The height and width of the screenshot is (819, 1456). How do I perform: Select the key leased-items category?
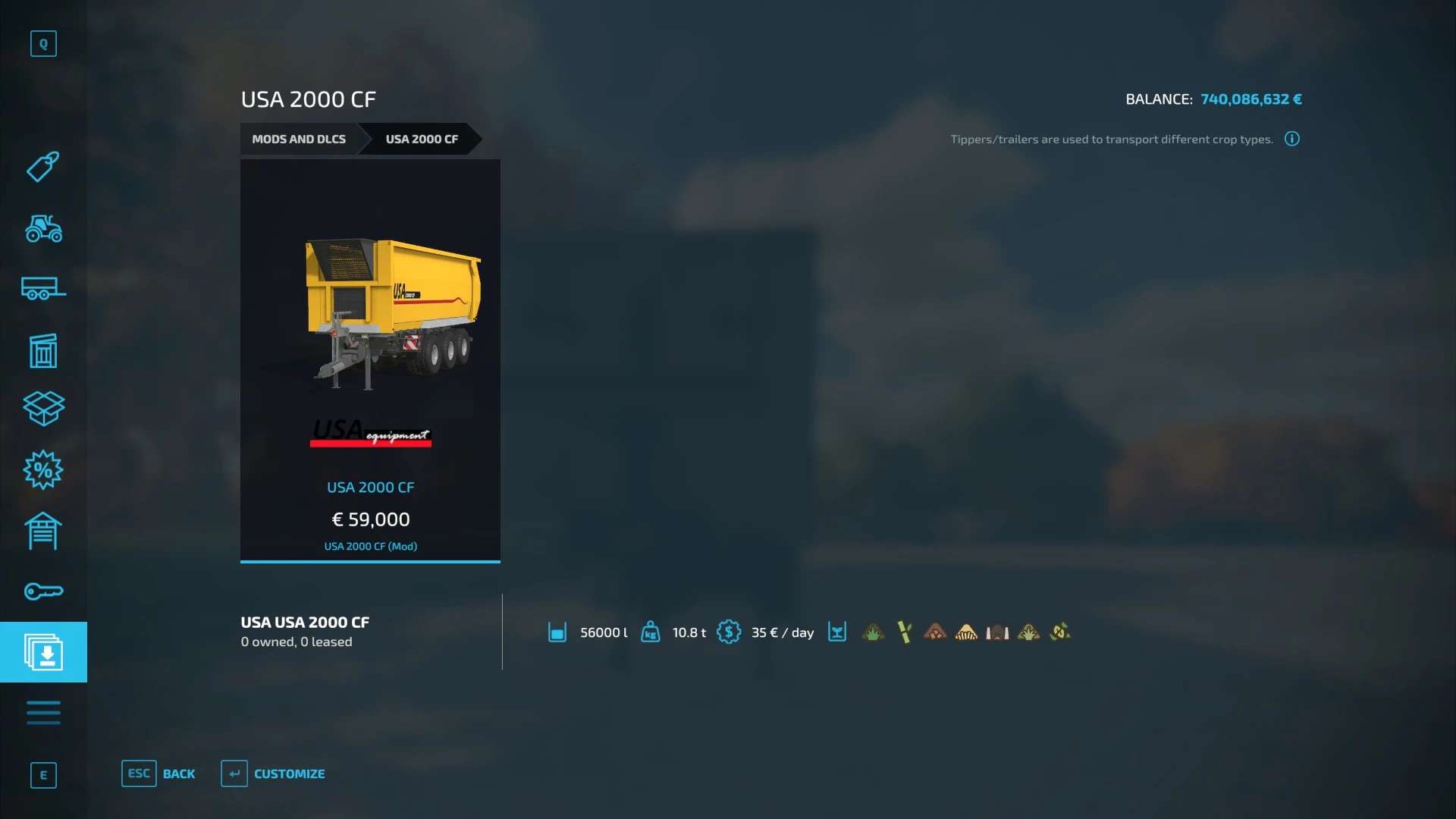coord(43,591)
